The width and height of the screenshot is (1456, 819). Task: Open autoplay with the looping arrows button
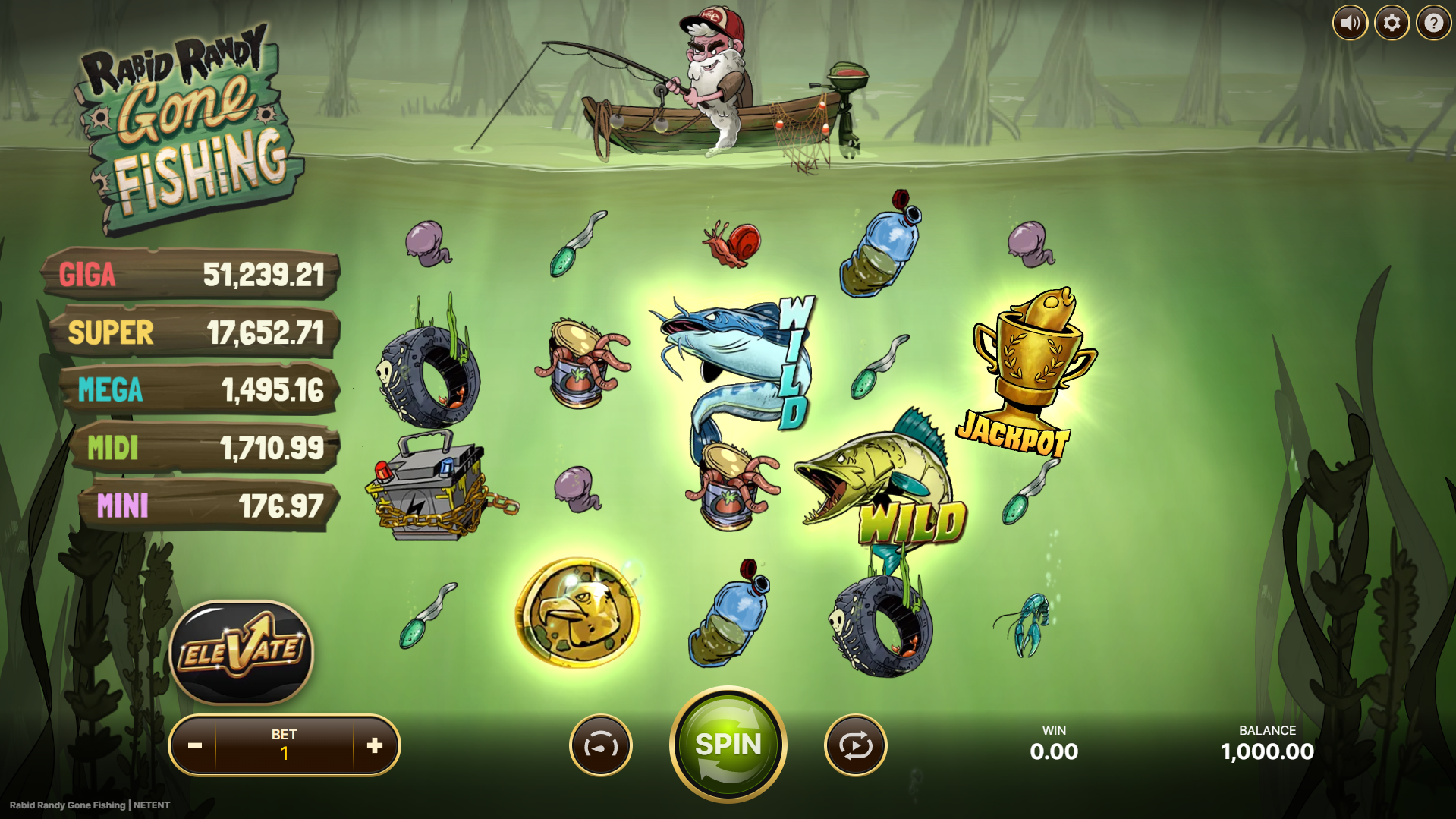855,745
